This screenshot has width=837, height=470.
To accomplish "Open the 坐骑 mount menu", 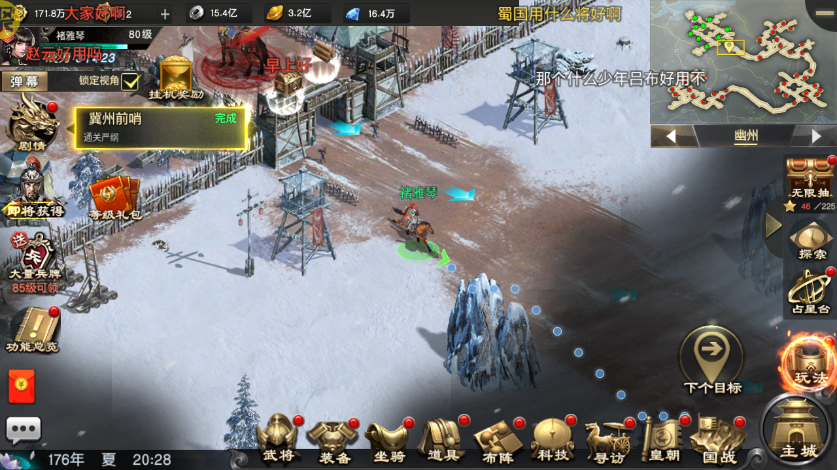I will click(387, 436).
